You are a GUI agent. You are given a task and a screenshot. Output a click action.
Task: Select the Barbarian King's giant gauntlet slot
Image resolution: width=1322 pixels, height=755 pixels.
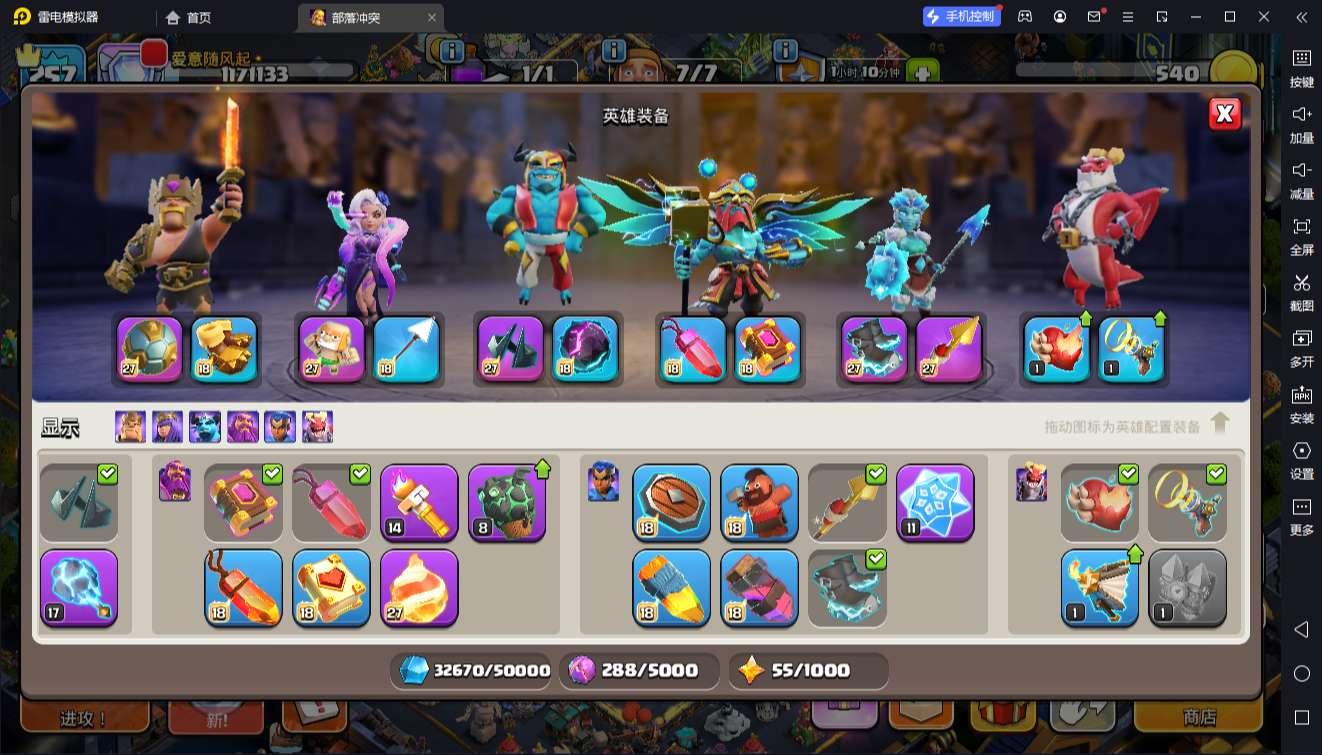point(224,349)
